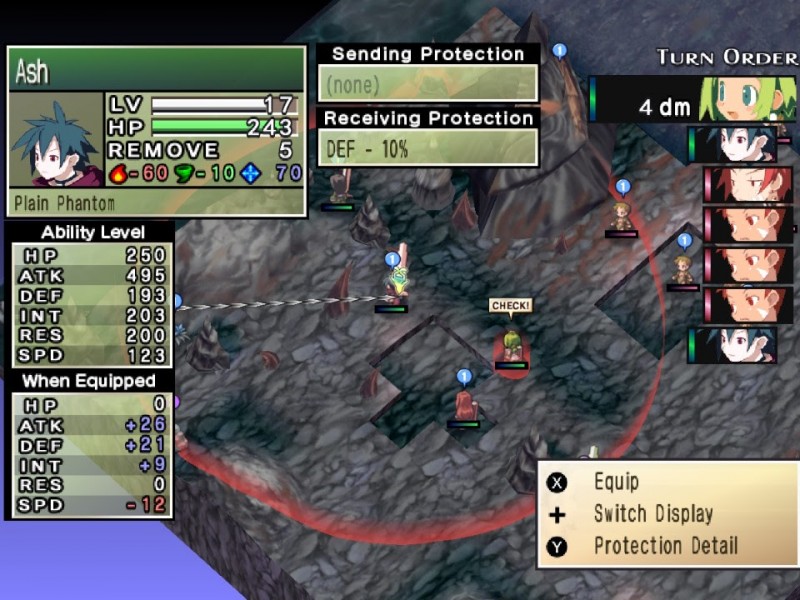Screen dimensions: 800x600
Task: Click Ash's character portrait
Action: point(56,141)
